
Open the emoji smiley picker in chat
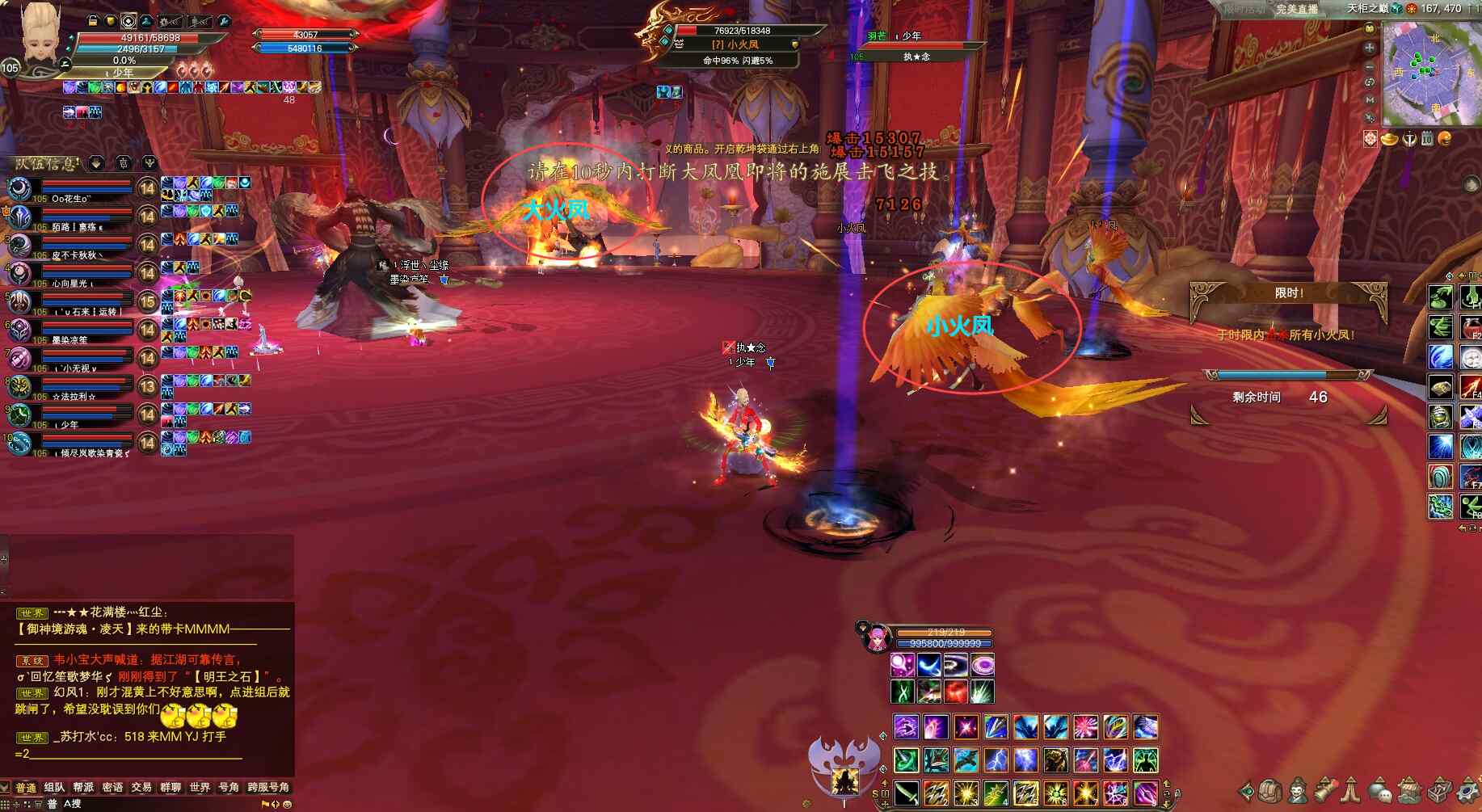point(287,804)
